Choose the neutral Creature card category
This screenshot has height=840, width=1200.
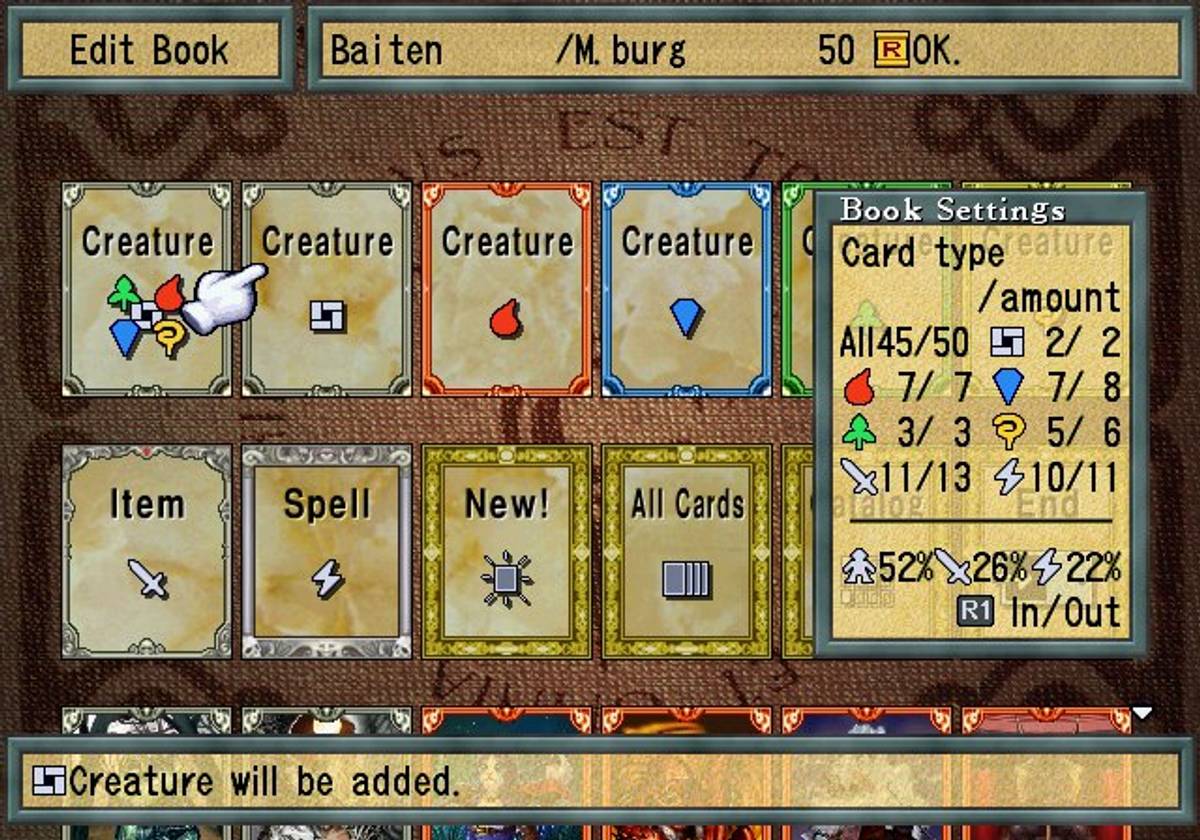(x=326, y=288)
